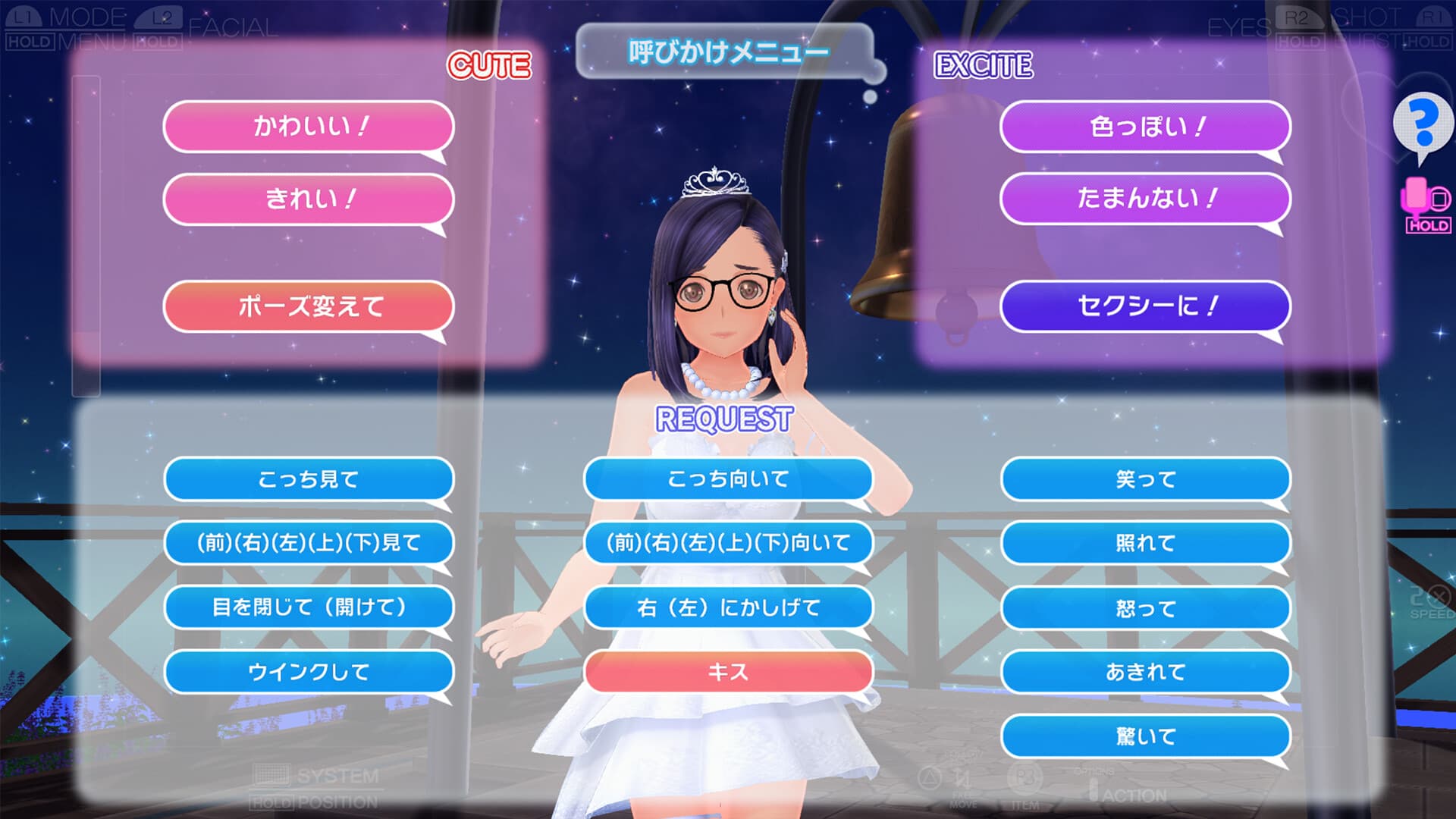Viewport: 1456px width, 819px height.
Task: Open the REQUEST menu section
Action: click(x=725, y=416)
